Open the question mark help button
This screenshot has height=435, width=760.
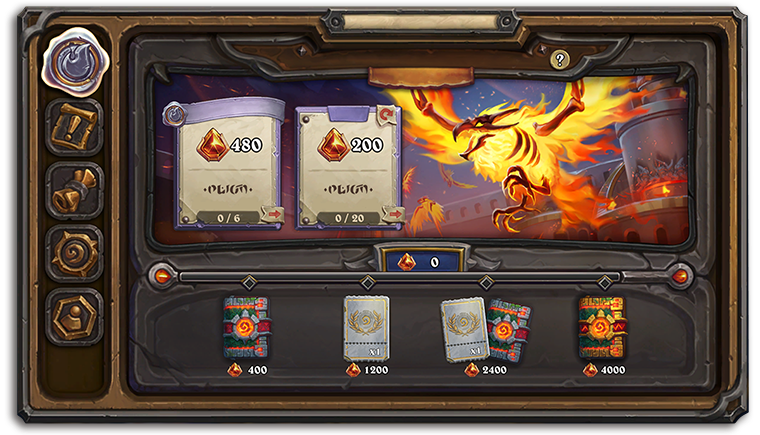(x=560, y=60)
